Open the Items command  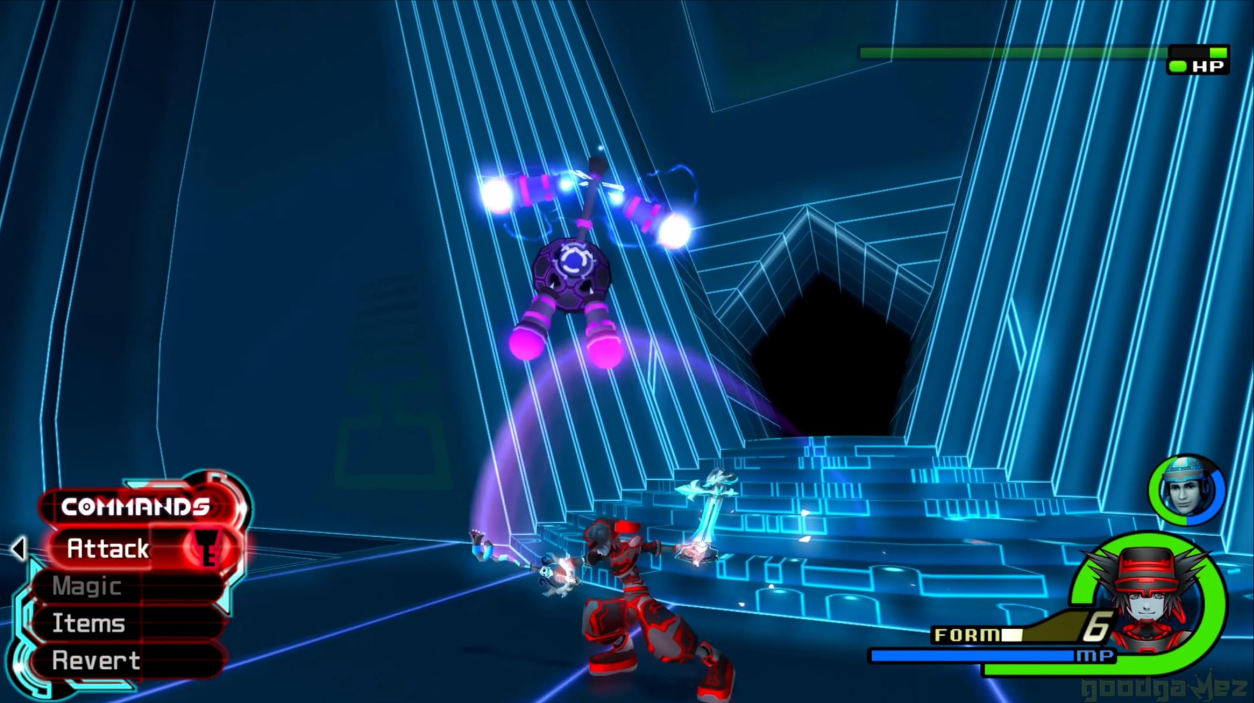point(90,623)
